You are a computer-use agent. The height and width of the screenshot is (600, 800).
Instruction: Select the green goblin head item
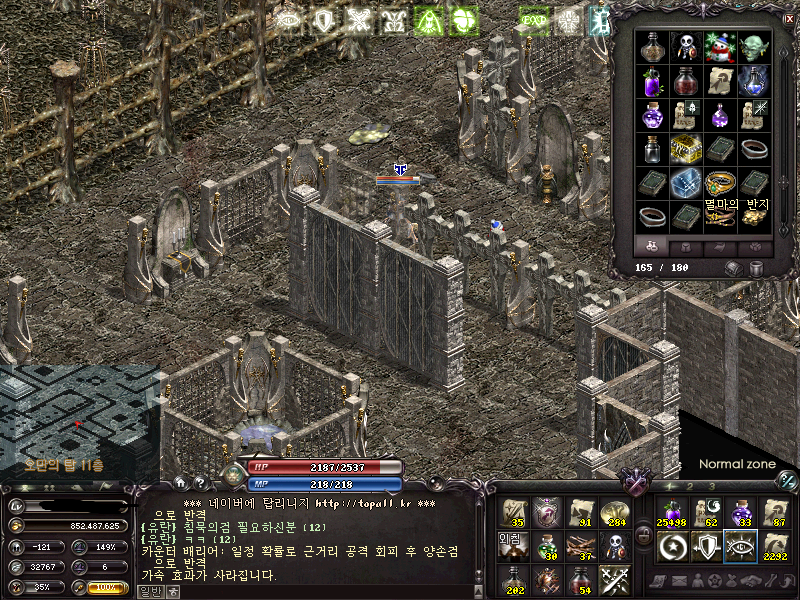pos(753,48)
